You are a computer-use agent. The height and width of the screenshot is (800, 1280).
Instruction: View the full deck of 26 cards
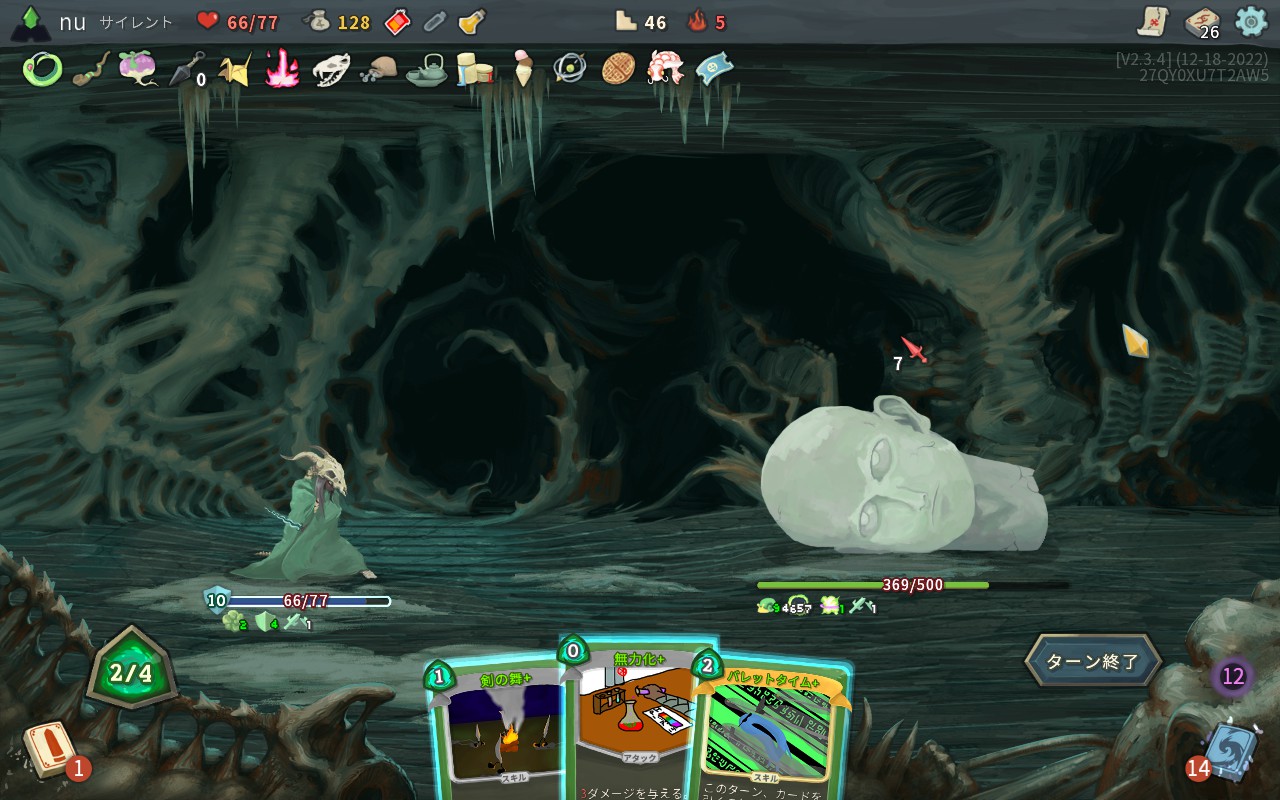click(1201, 22)
